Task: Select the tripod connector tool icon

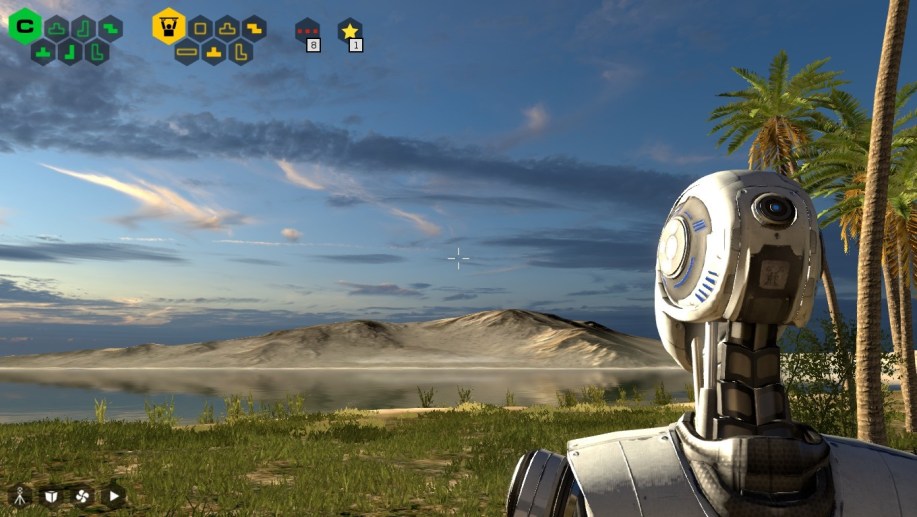Action: coord(20,495)
